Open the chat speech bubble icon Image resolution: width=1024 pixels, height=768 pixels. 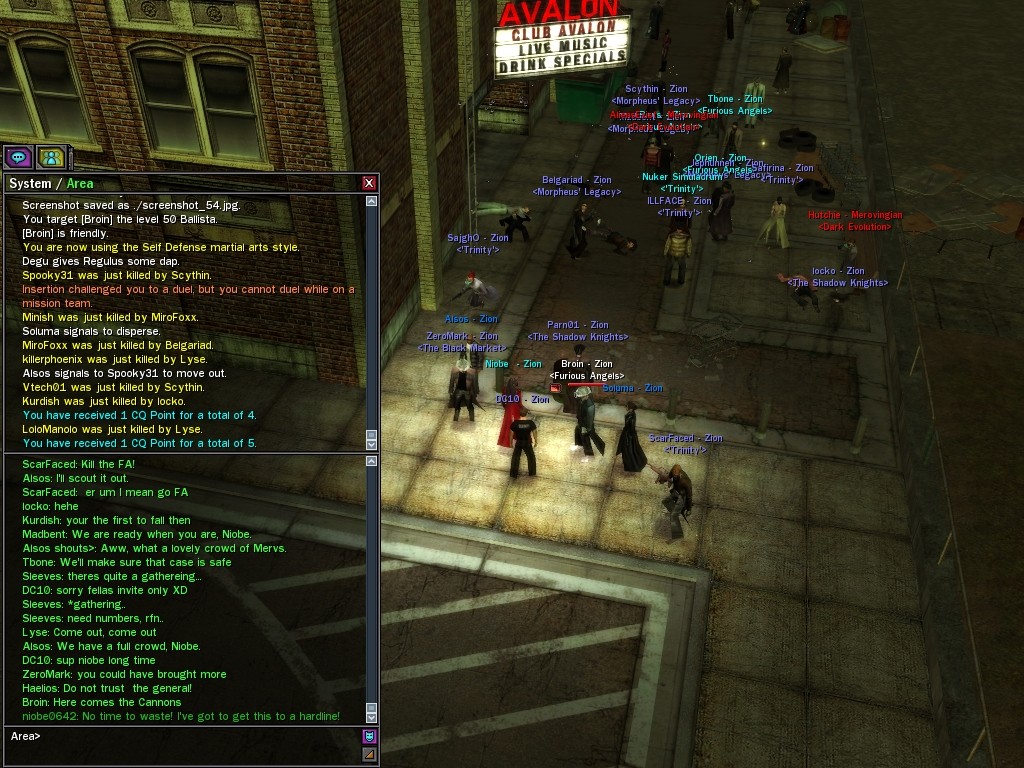tap(18, 157)
